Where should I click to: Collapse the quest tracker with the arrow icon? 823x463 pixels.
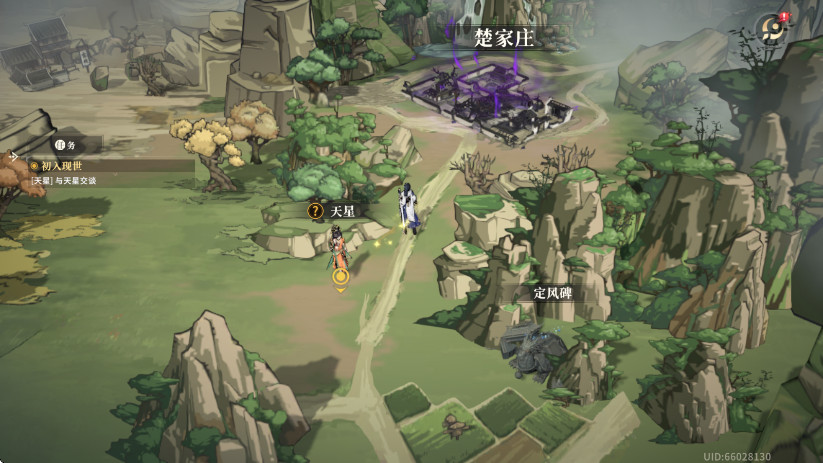point(13,157)
